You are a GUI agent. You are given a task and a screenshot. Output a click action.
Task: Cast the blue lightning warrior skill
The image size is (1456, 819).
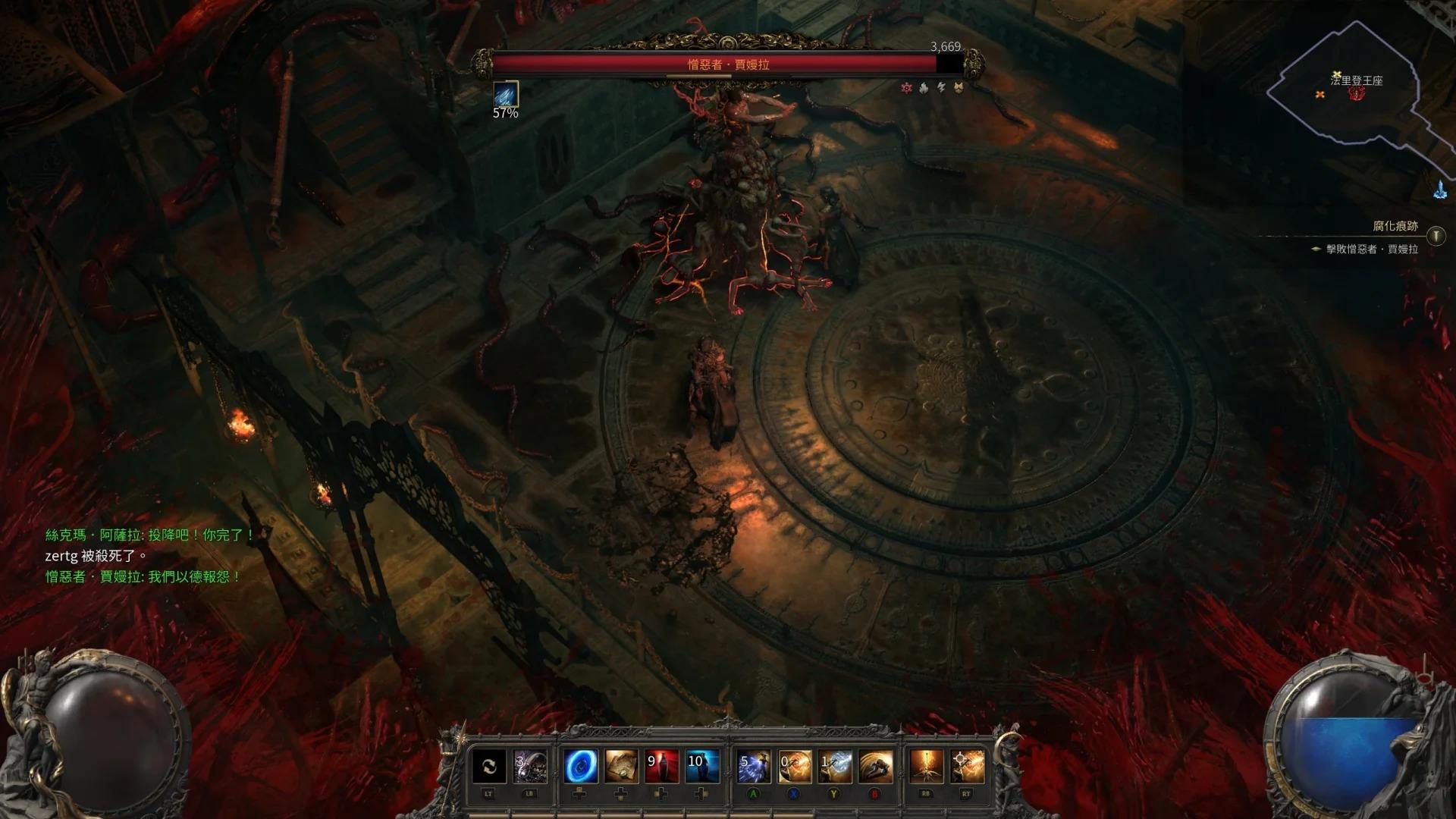coord(754,767)
